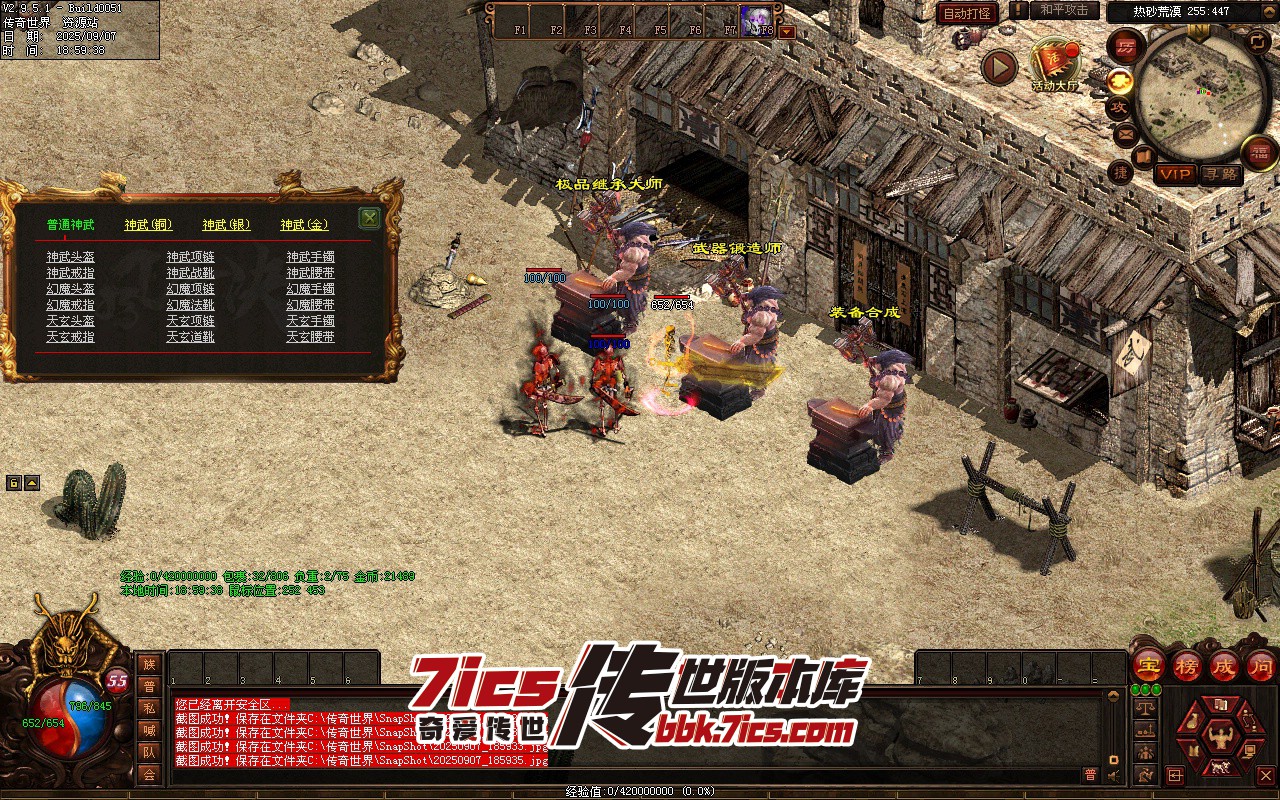This screenshot has height=800, width=1280.
Task: Choose the 神武战靴 link
Action: click(190, 273)
